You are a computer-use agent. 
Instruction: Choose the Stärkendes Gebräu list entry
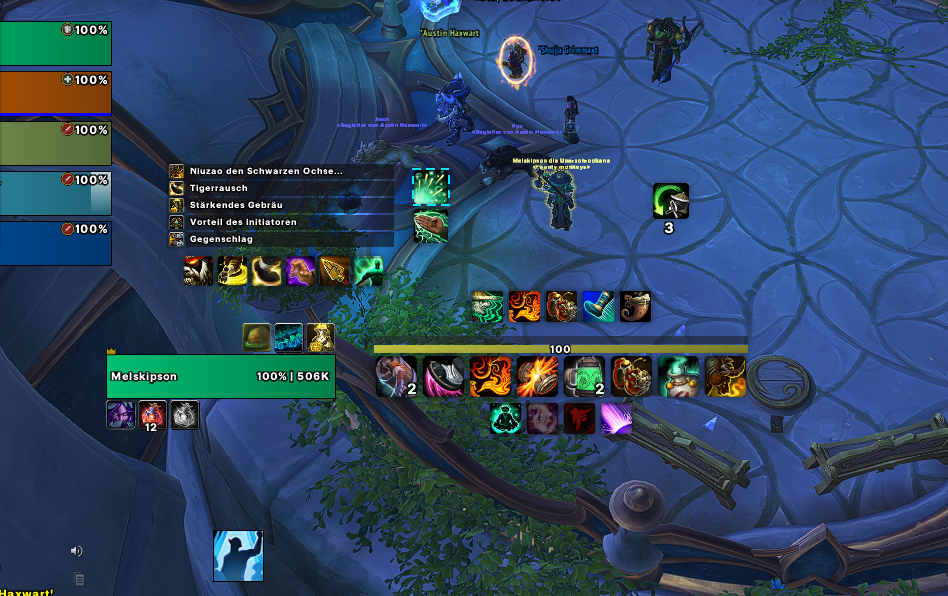click(281, 205)
